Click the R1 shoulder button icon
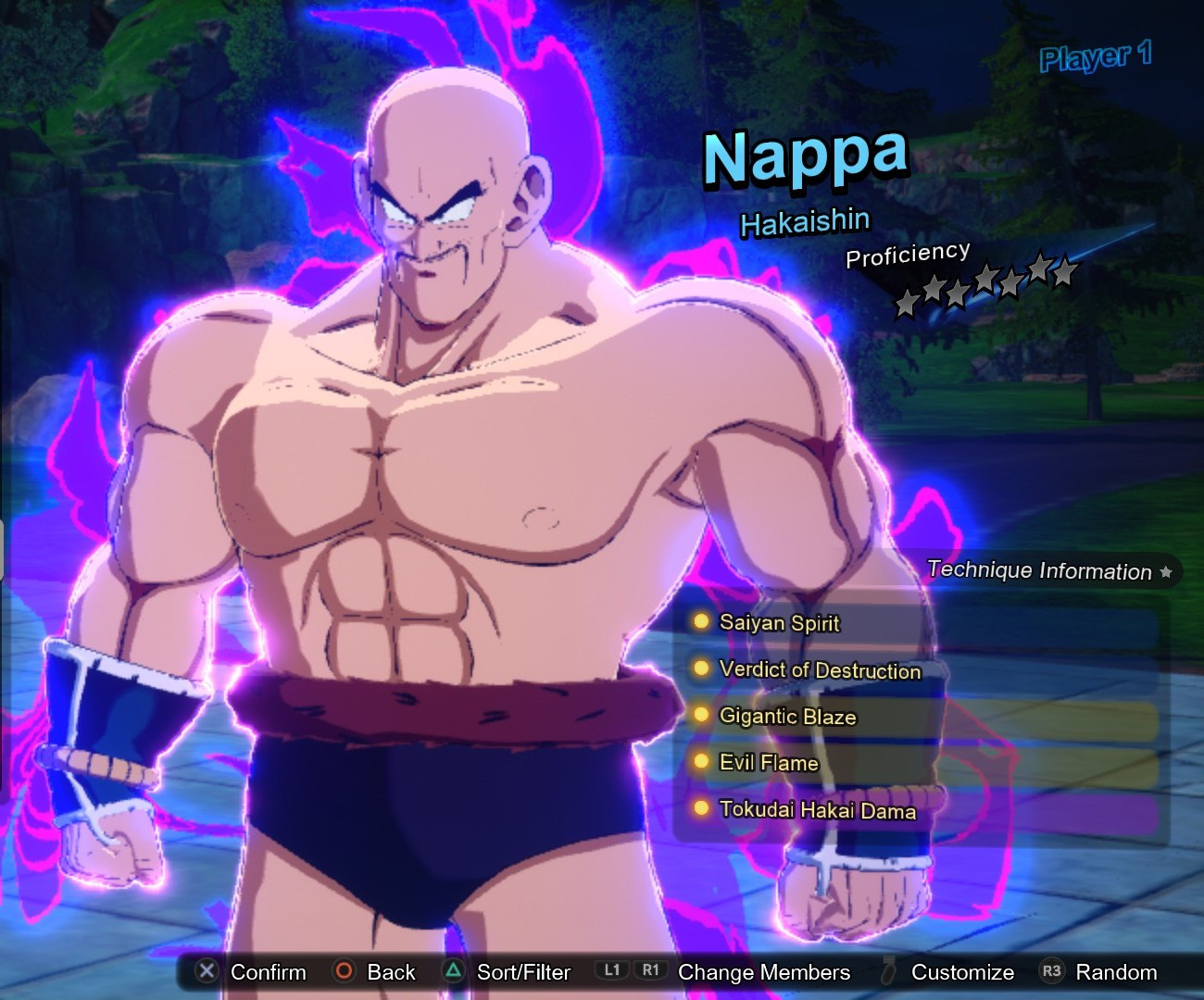The width and height of the screenshot is (1204, 1000). point(649,971)
